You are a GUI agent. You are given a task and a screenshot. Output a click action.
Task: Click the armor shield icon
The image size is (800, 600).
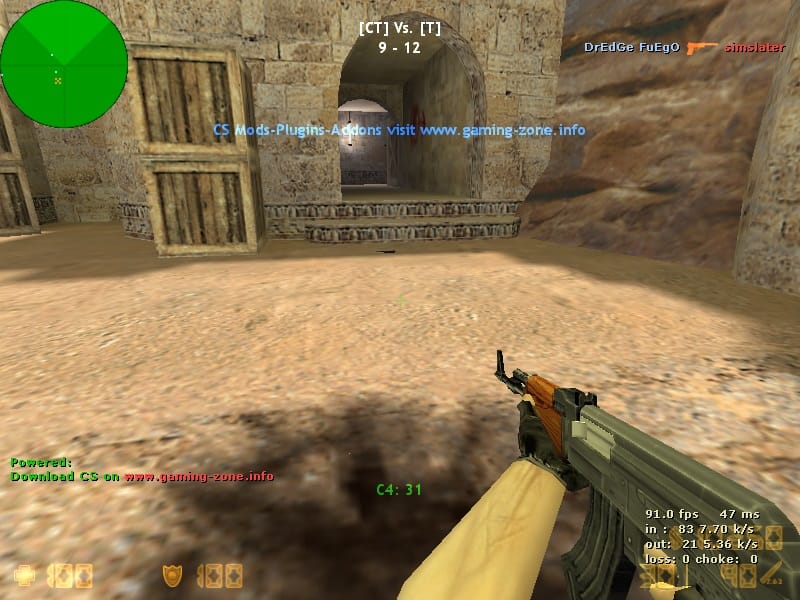click(x=172, y=576)
